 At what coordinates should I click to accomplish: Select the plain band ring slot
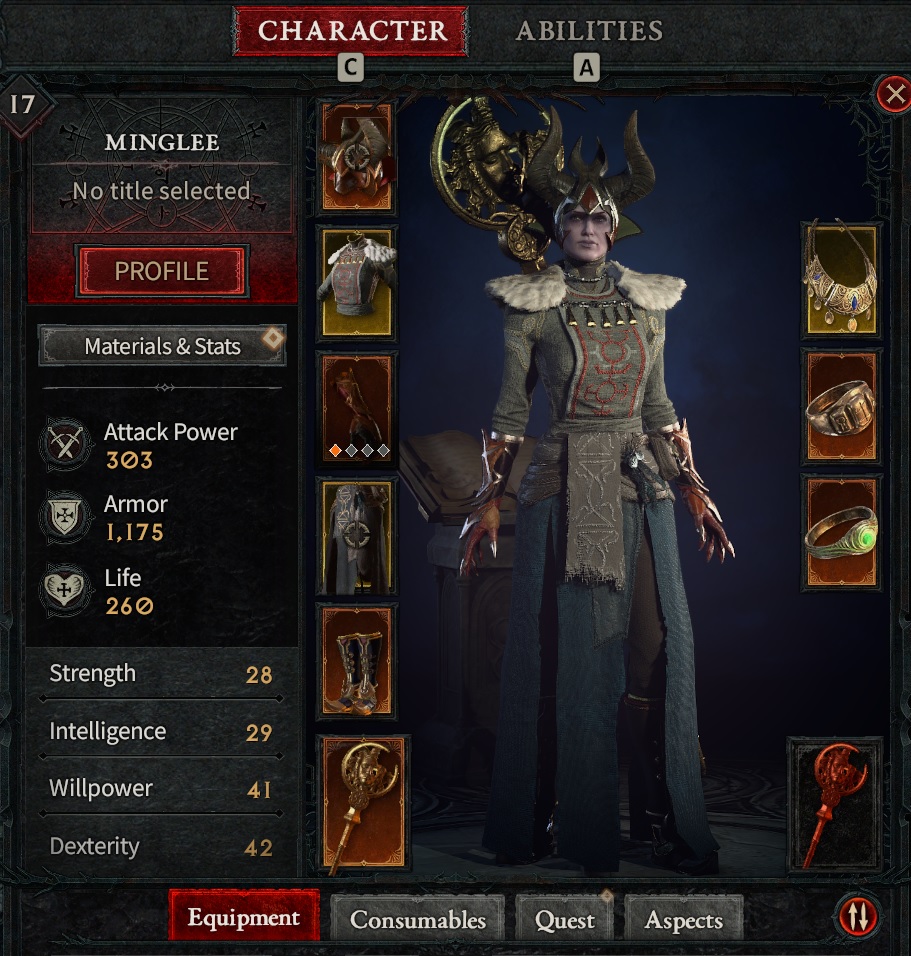(x=842, y=408)
